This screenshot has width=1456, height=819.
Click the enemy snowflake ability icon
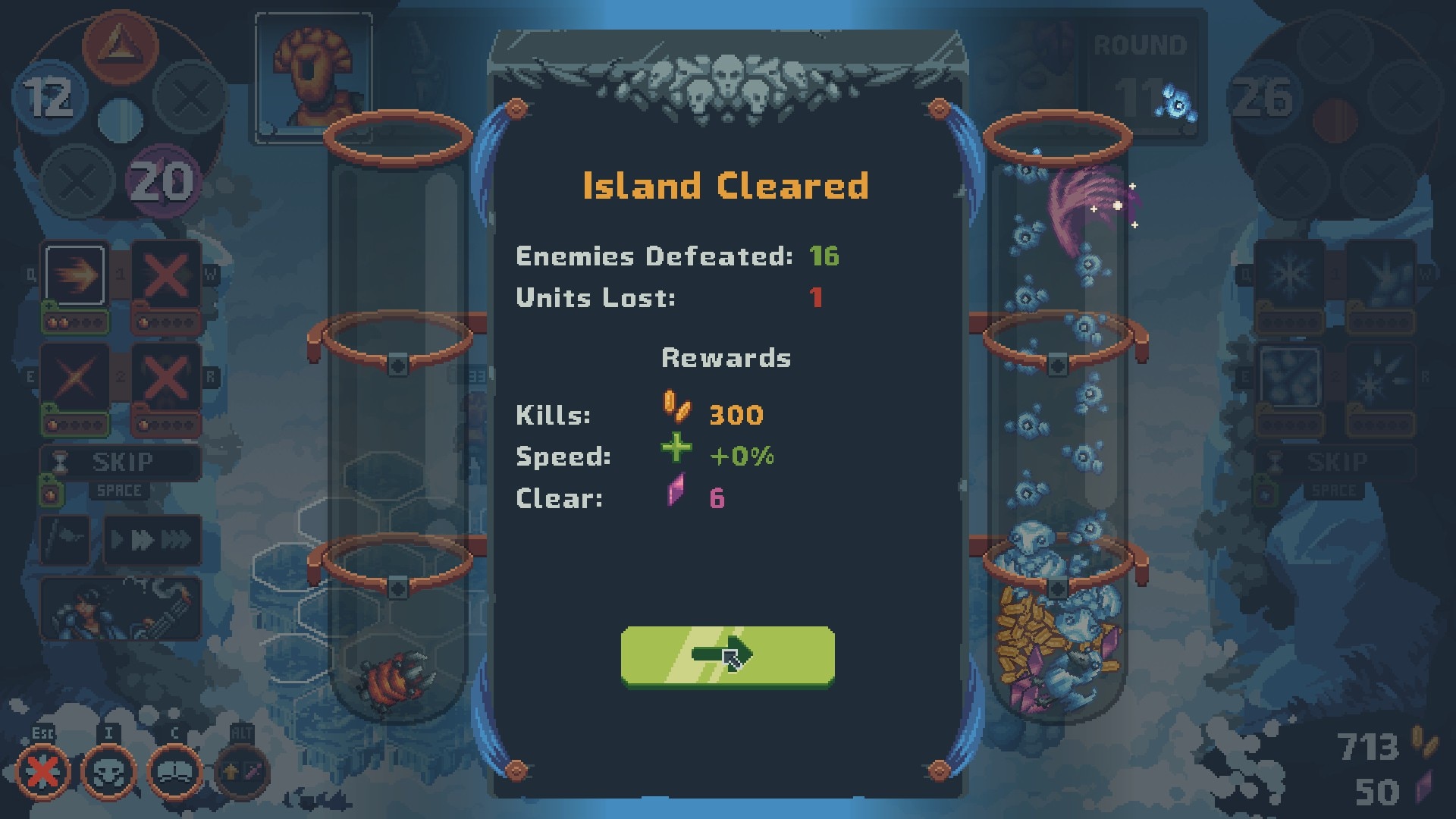(x=1289, y=275)
